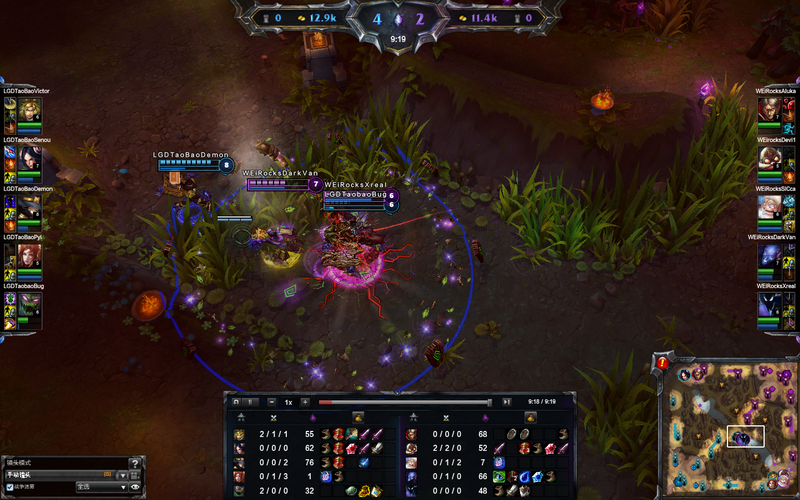Image resolution: width=800 pixels, height=500 pixels.
Task: Open the camera mode help button
Action: (135, 463)
